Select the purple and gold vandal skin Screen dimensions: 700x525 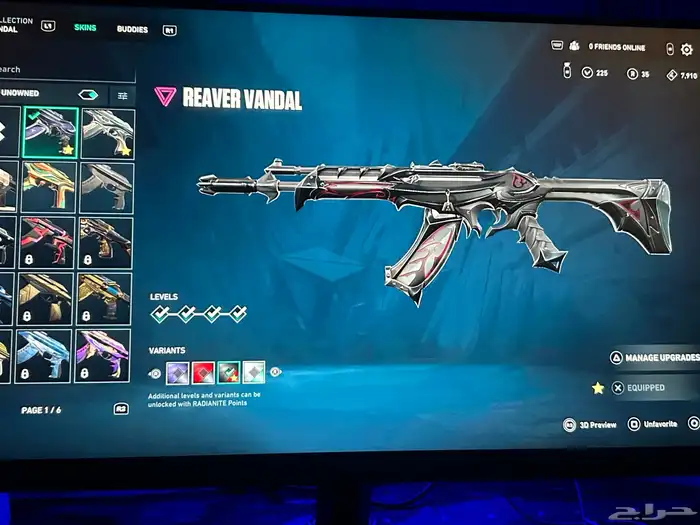tap(105, 355)
